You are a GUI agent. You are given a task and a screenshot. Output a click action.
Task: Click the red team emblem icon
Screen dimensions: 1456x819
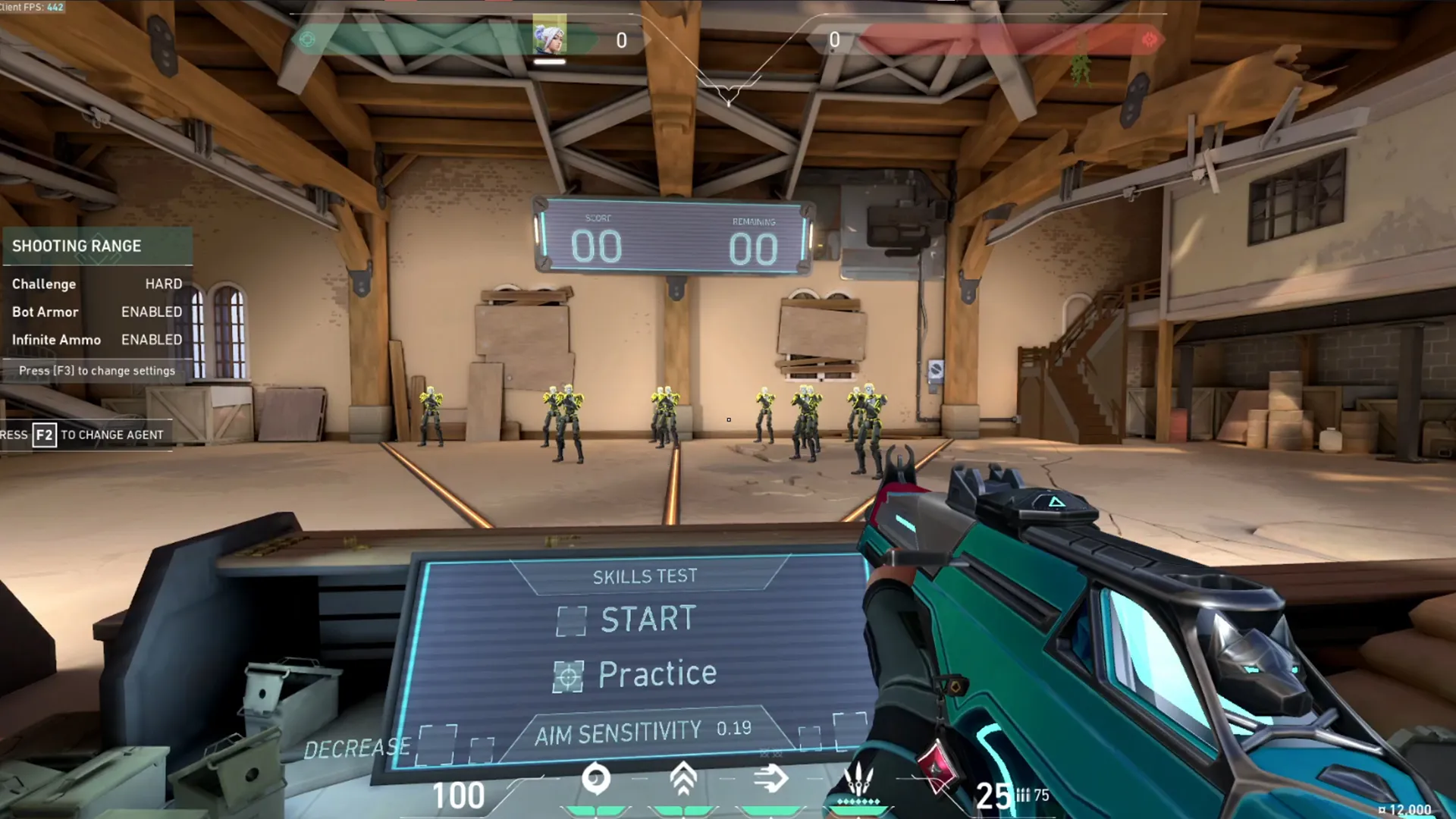[x=1149, y=39]
